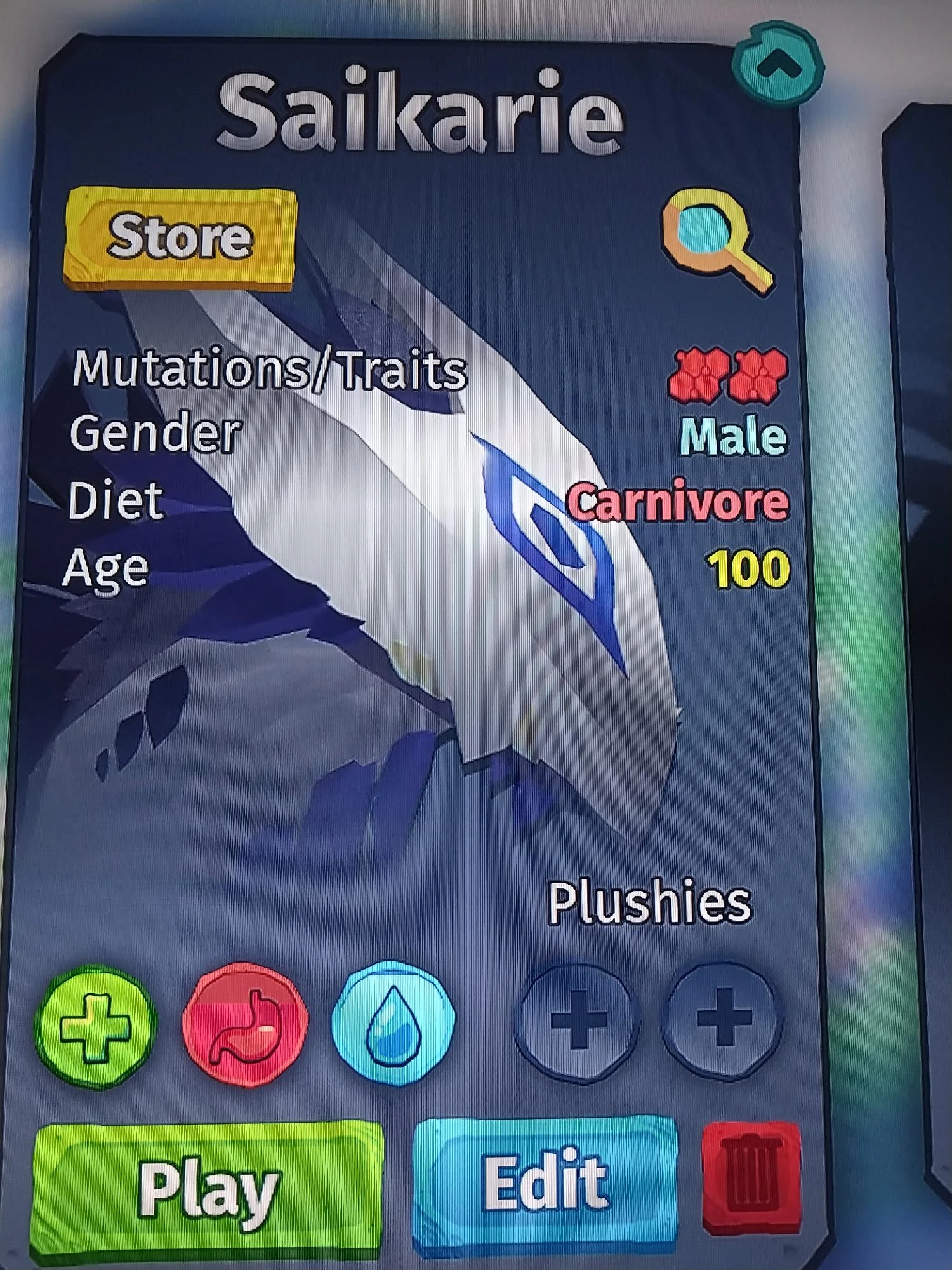Click the second red trait icon
The height and width of the screenshot is (1270, 952).
coord(758,375)
